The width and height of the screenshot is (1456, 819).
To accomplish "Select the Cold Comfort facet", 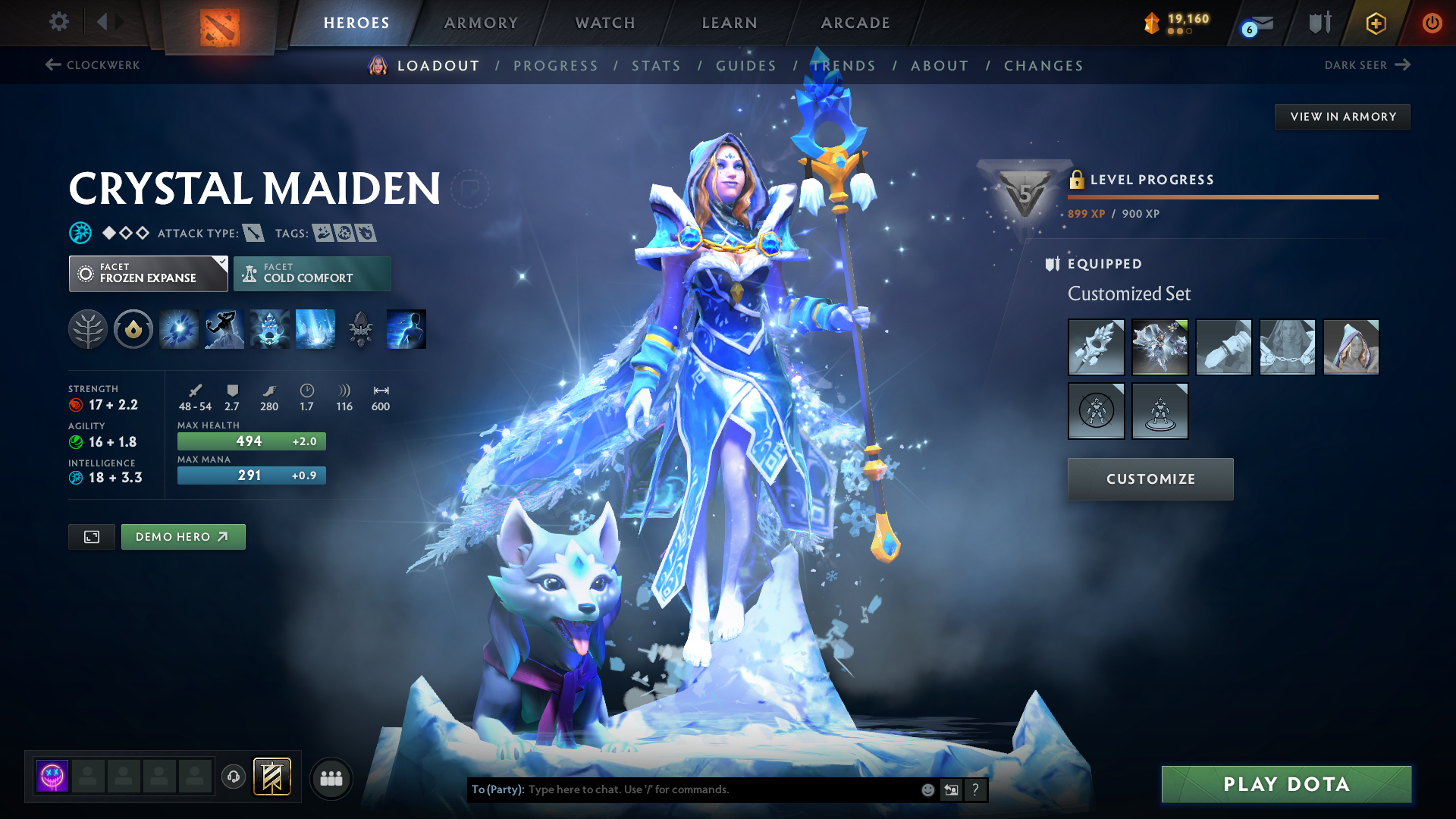I will click(x=312, y=273).
